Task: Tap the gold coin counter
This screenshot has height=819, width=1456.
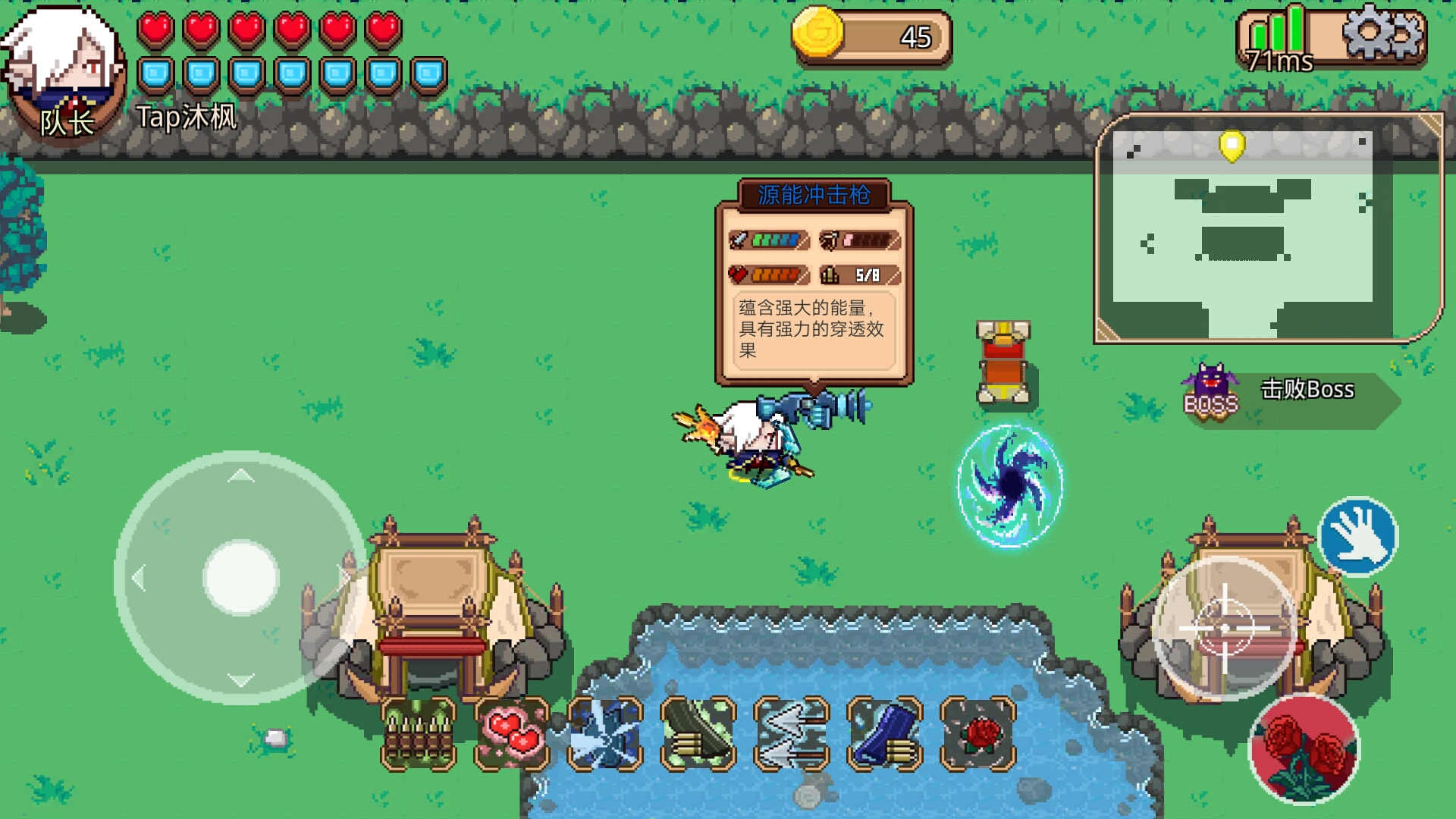Action: tap(872, 36)
